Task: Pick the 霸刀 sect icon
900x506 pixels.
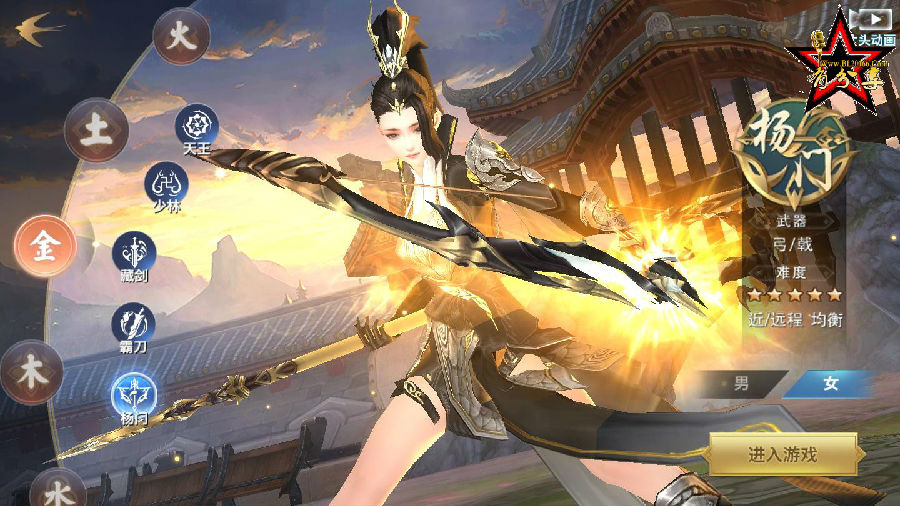Action: [133, 324]
